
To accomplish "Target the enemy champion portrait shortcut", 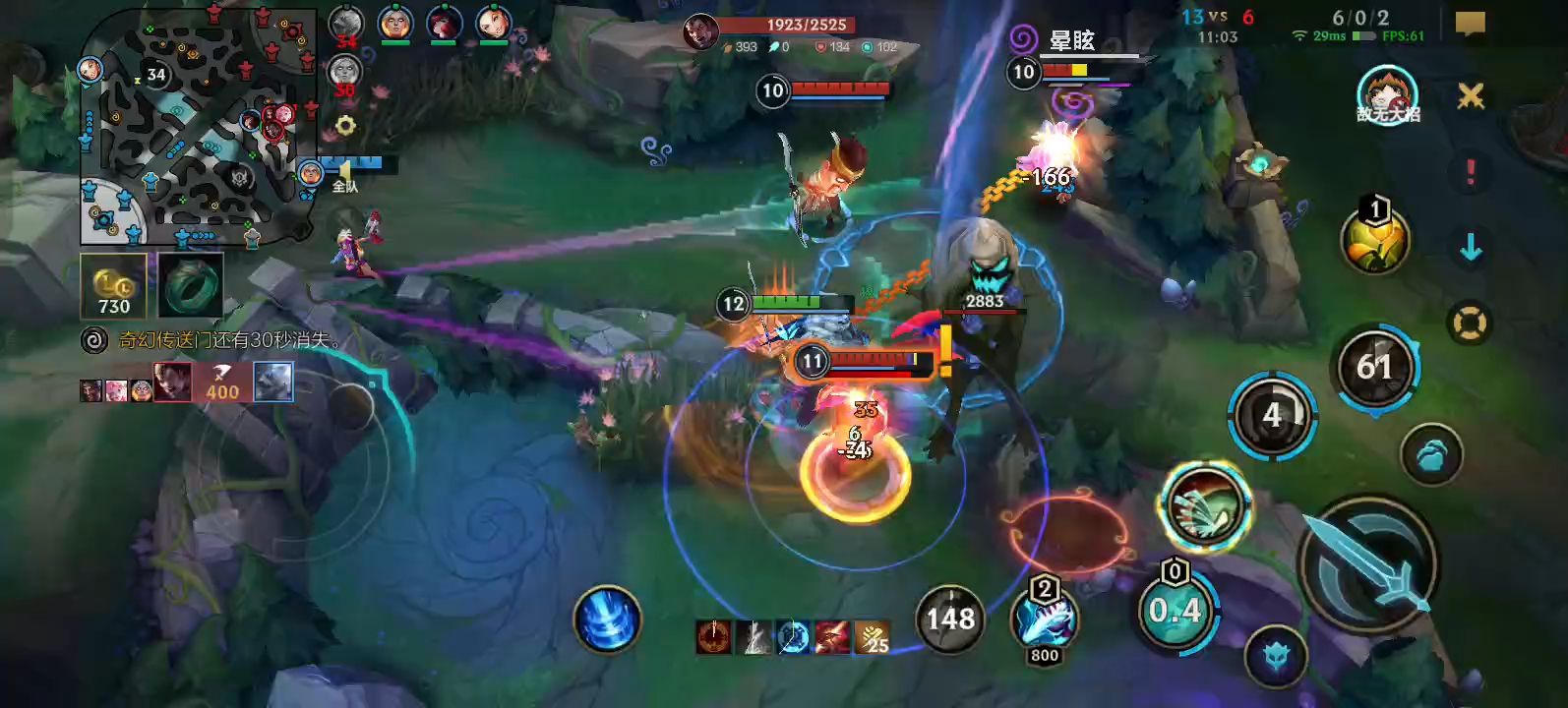I will pyautogui.click(x=1387, y=96).
